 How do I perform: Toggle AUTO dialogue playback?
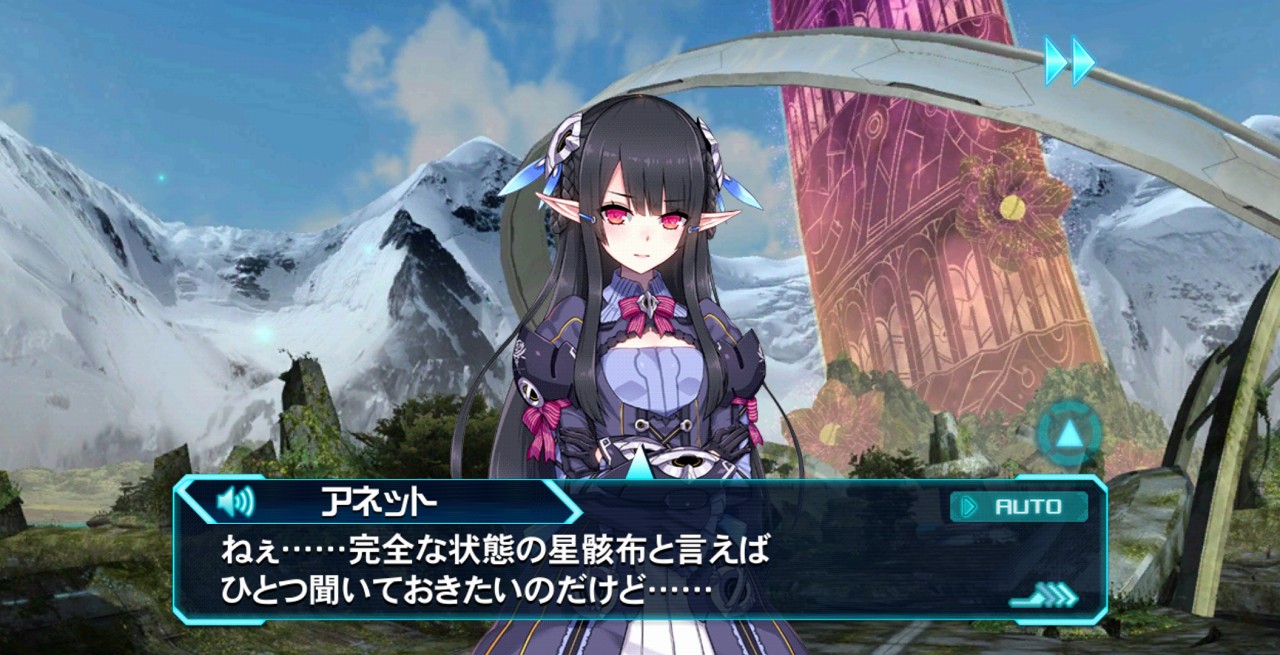1018,506
